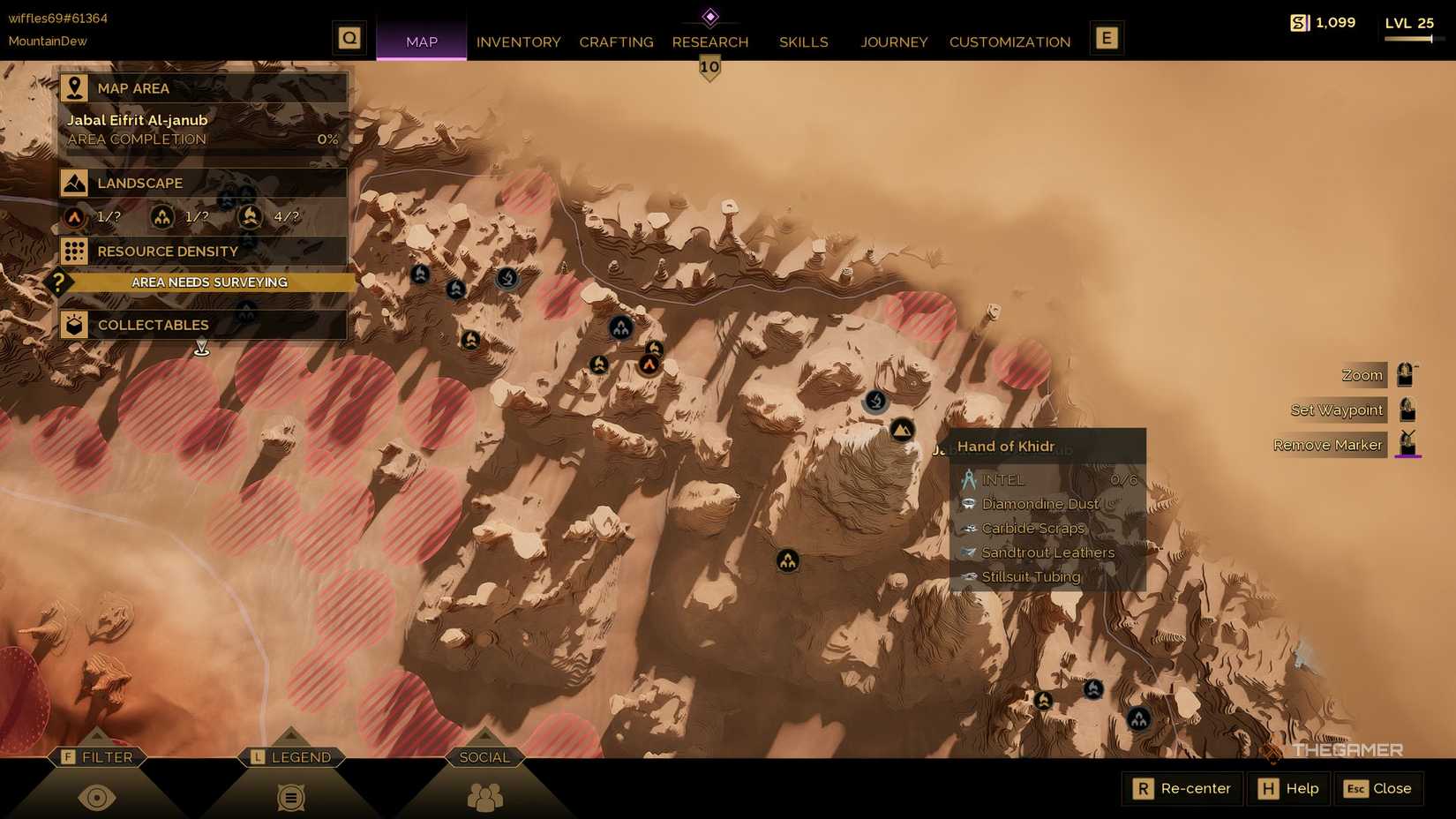Click the Re-center button

1182,788
